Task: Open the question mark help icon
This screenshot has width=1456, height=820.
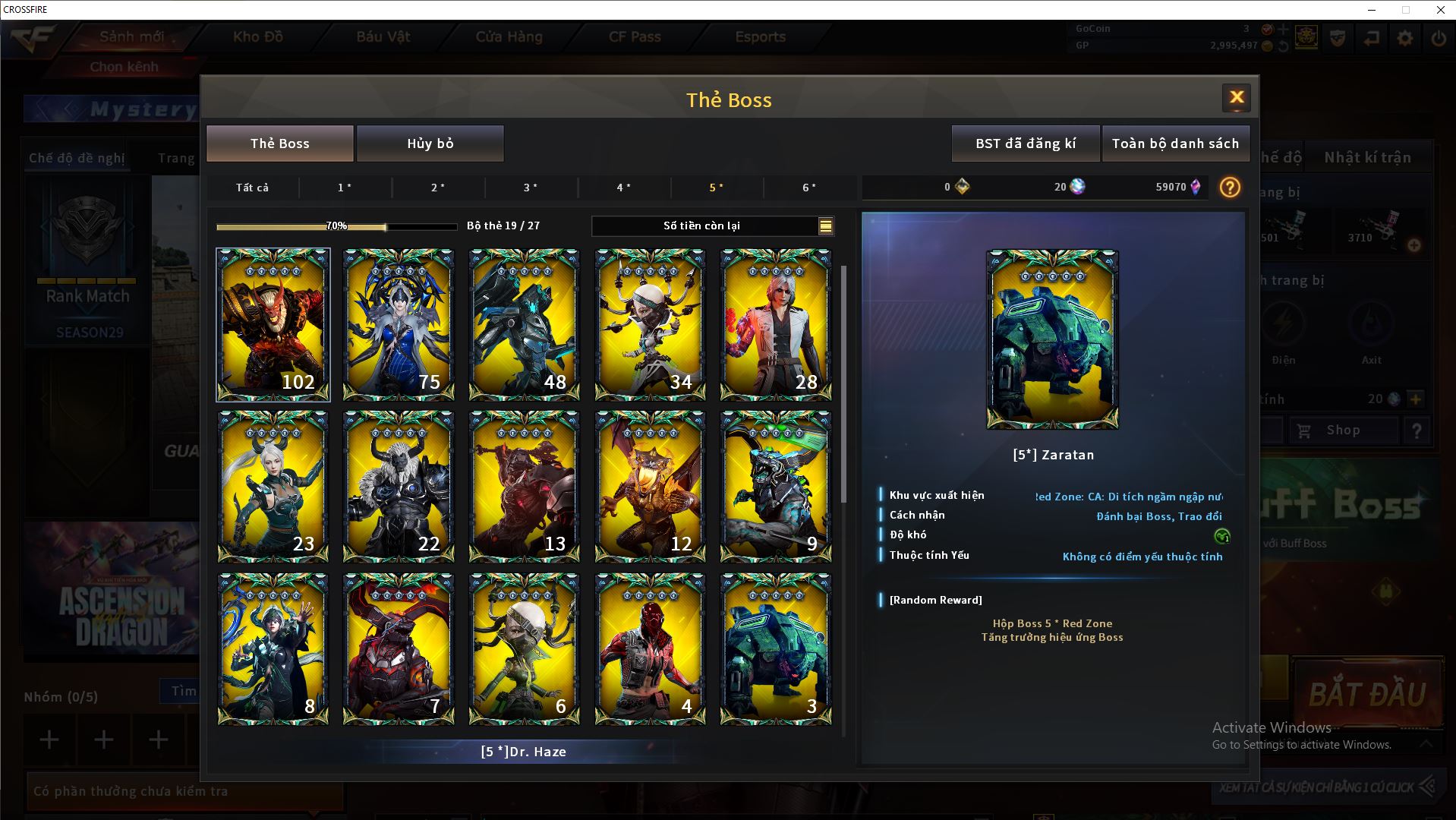Action: coord(1230,188)
